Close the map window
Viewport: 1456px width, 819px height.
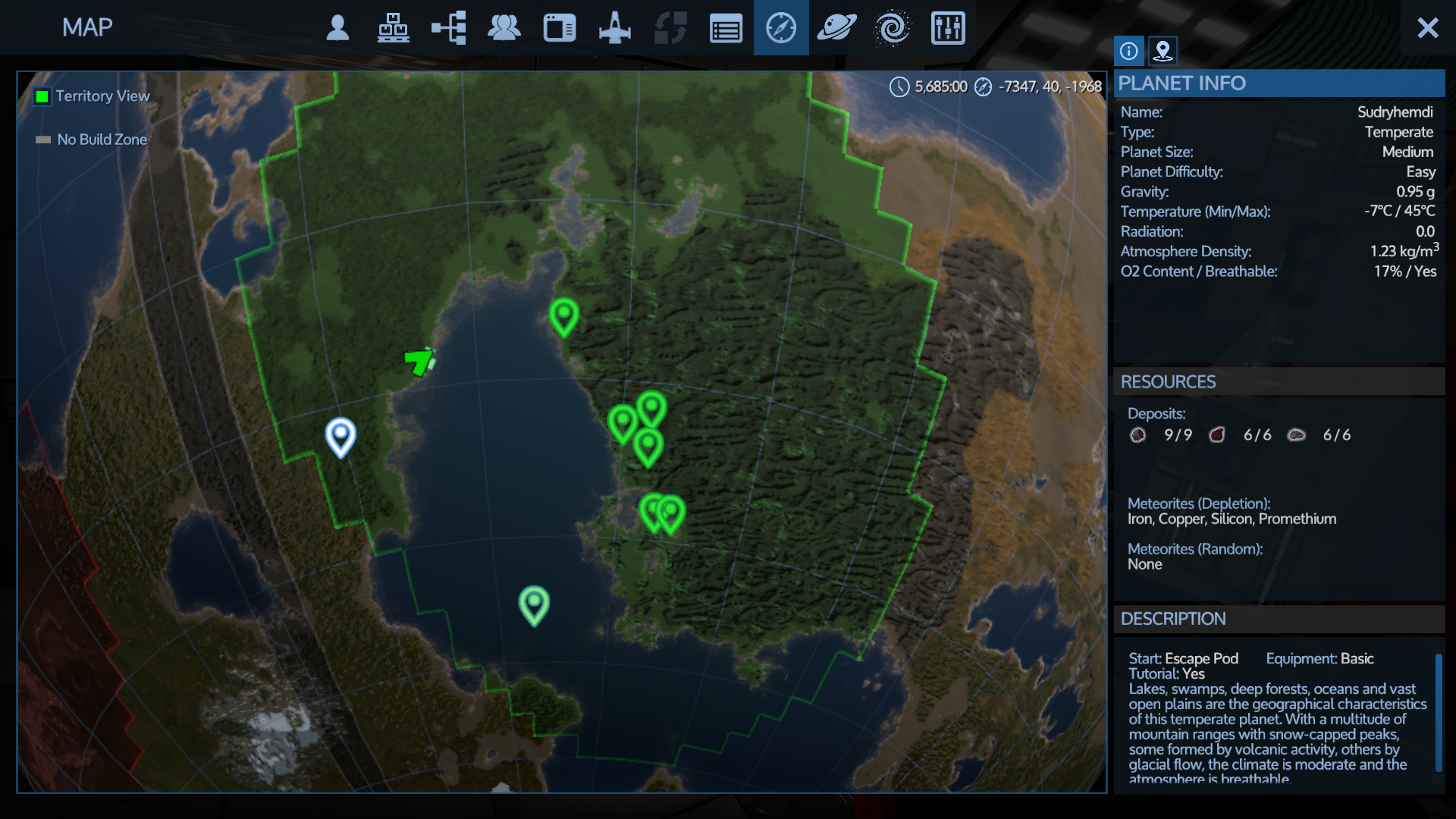coord(1427,28)
